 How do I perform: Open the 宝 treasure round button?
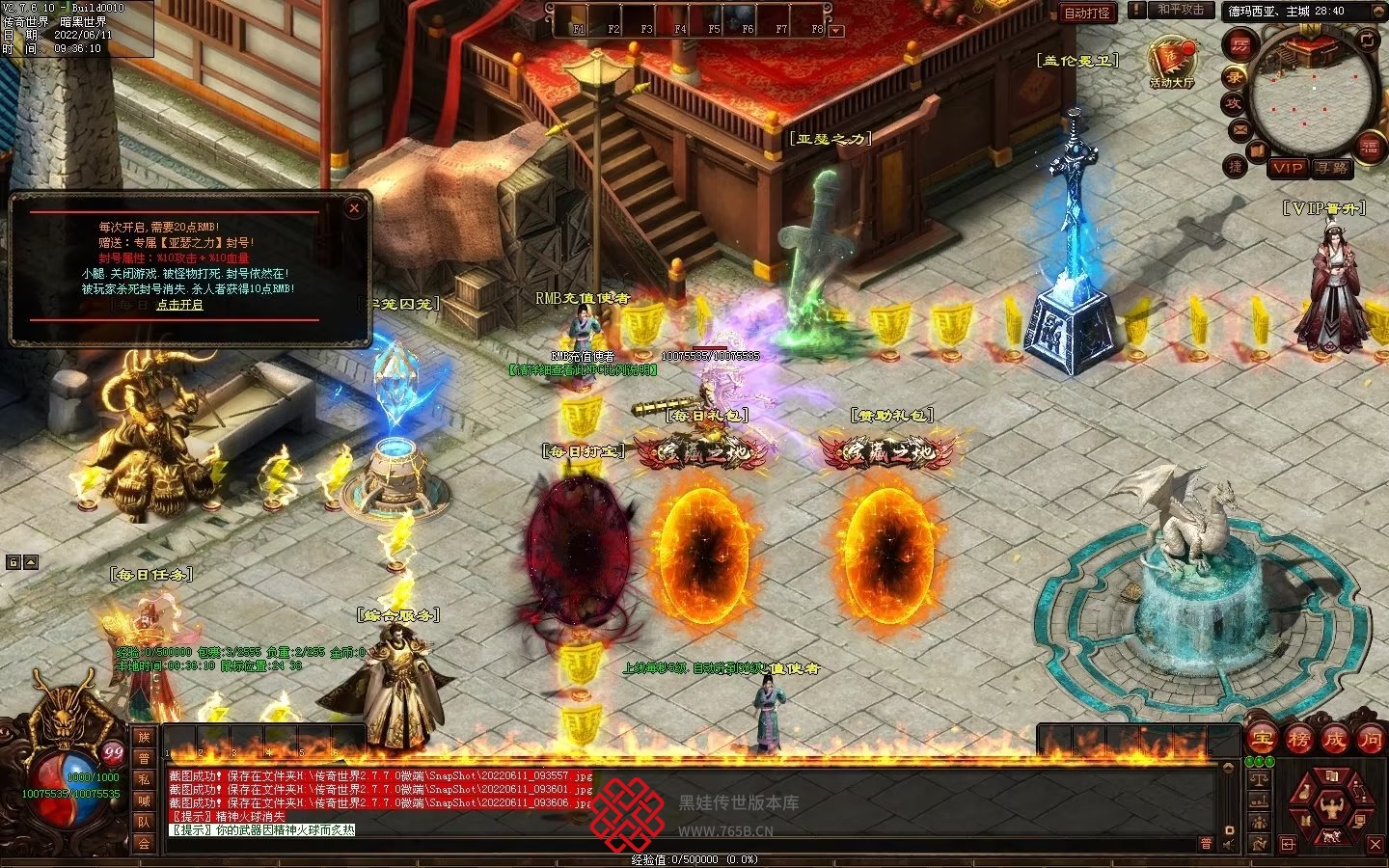point(1262,740)
